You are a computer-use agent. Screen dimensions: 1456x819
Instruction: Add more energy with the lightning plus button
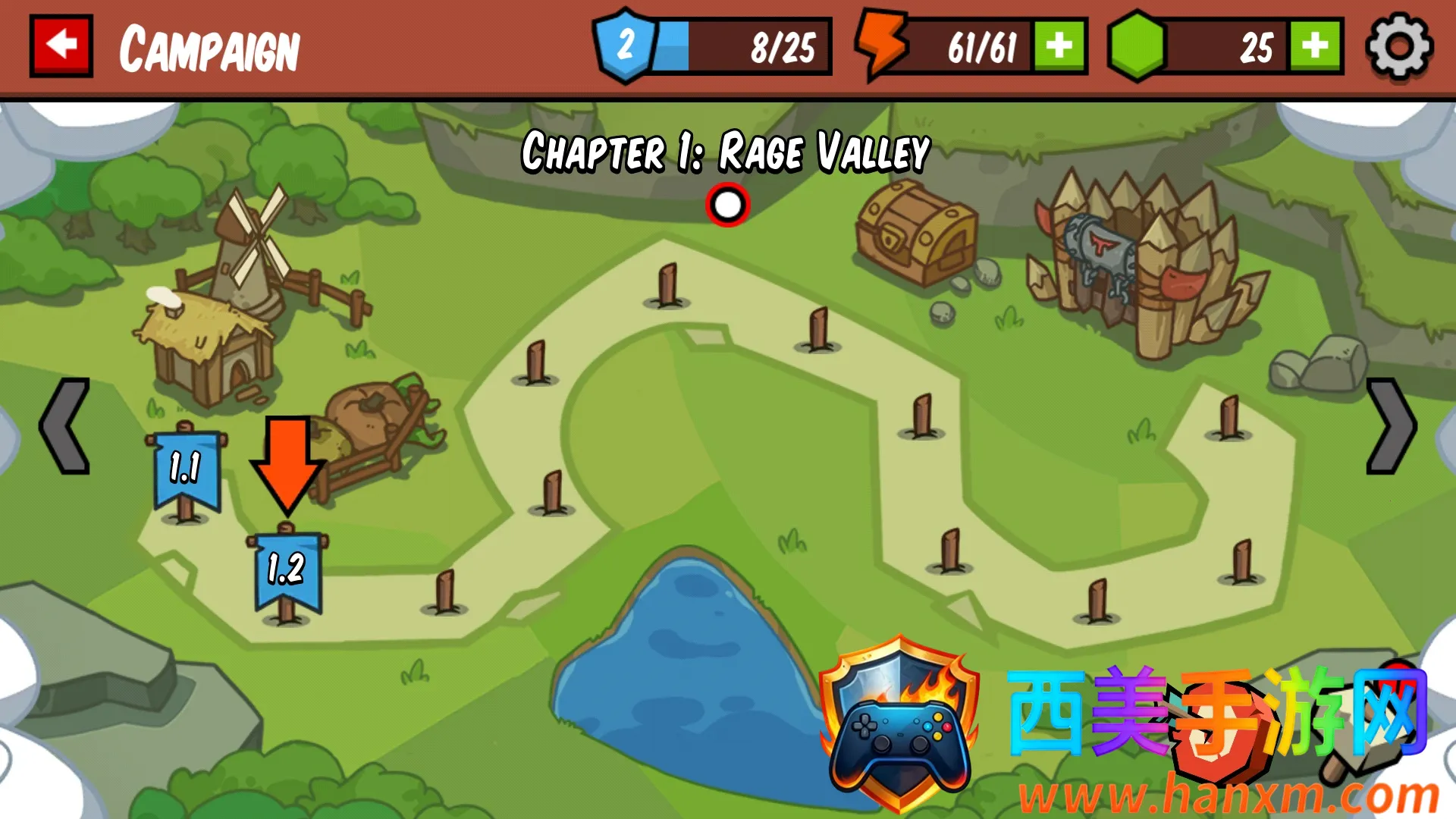(1059, 46)
